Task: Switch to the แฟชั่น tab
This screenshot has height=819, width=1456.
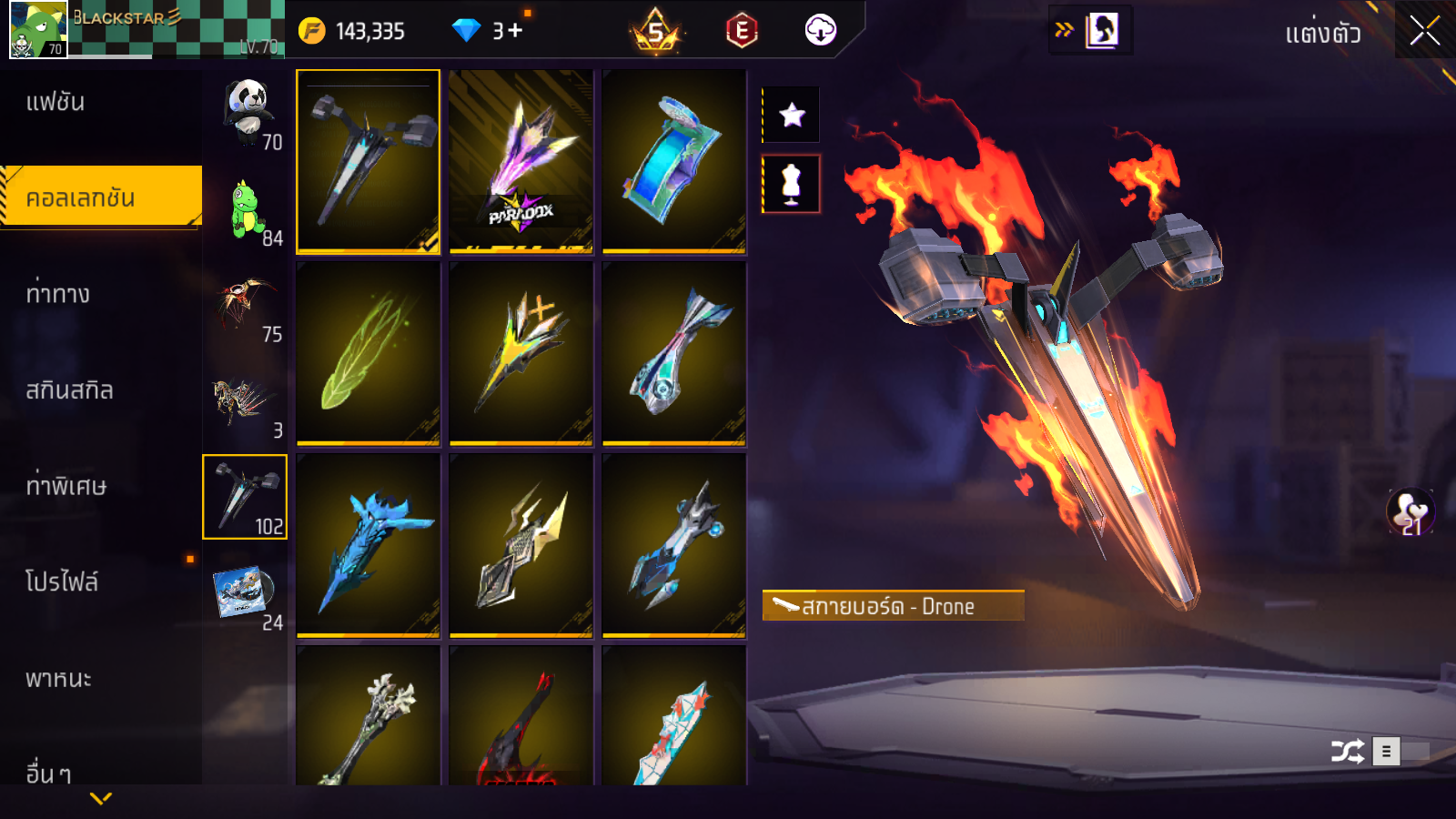Action: 56,102
